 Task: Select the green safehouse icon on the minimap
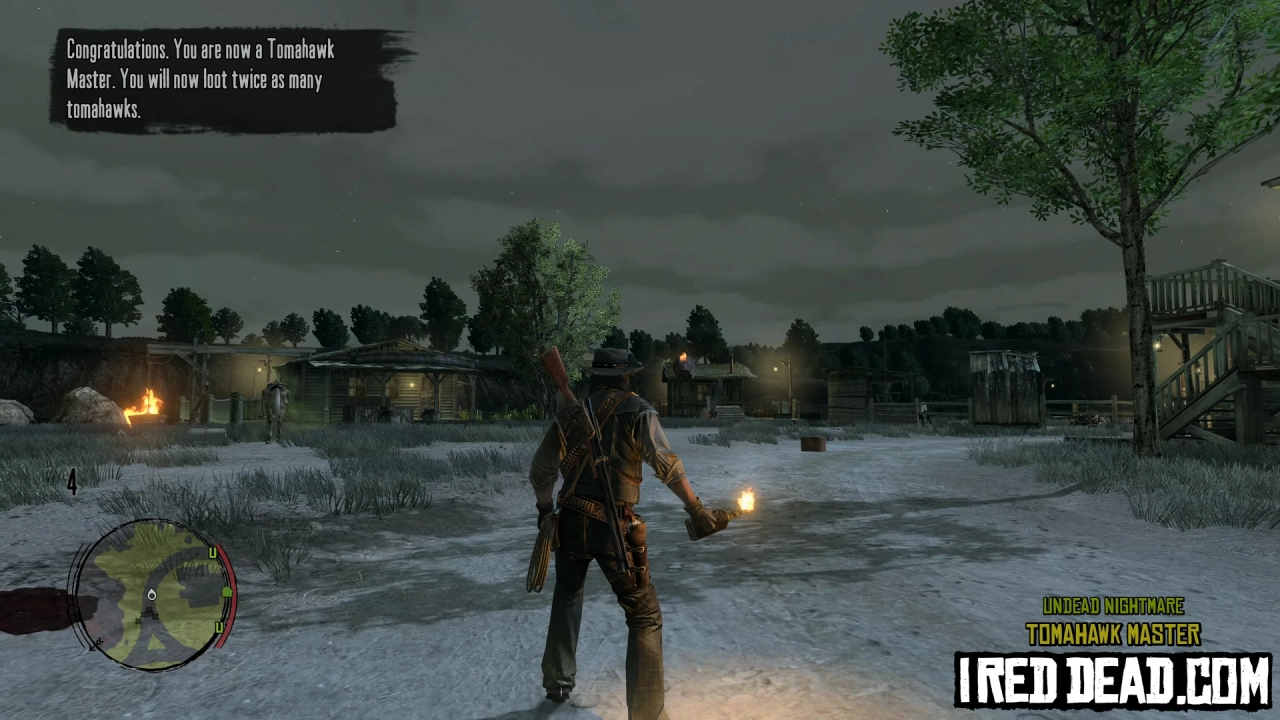[x=227, y=593]
